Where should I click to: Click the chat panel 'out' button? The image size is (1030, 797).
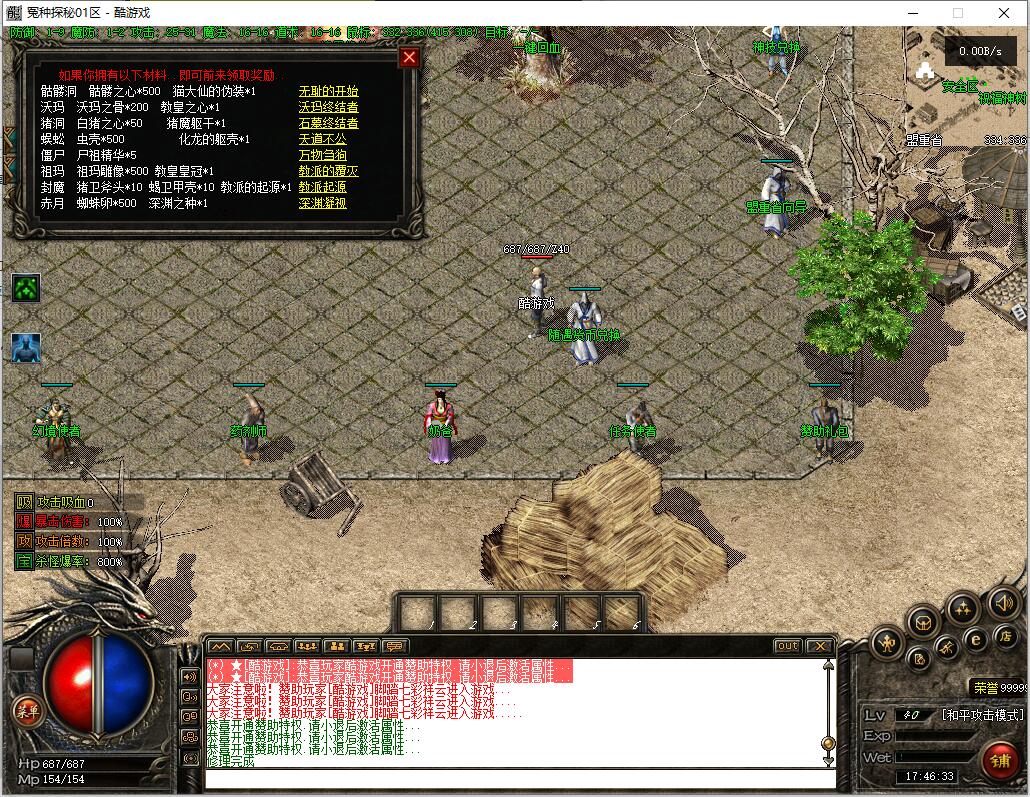click(x=788, y=646)
